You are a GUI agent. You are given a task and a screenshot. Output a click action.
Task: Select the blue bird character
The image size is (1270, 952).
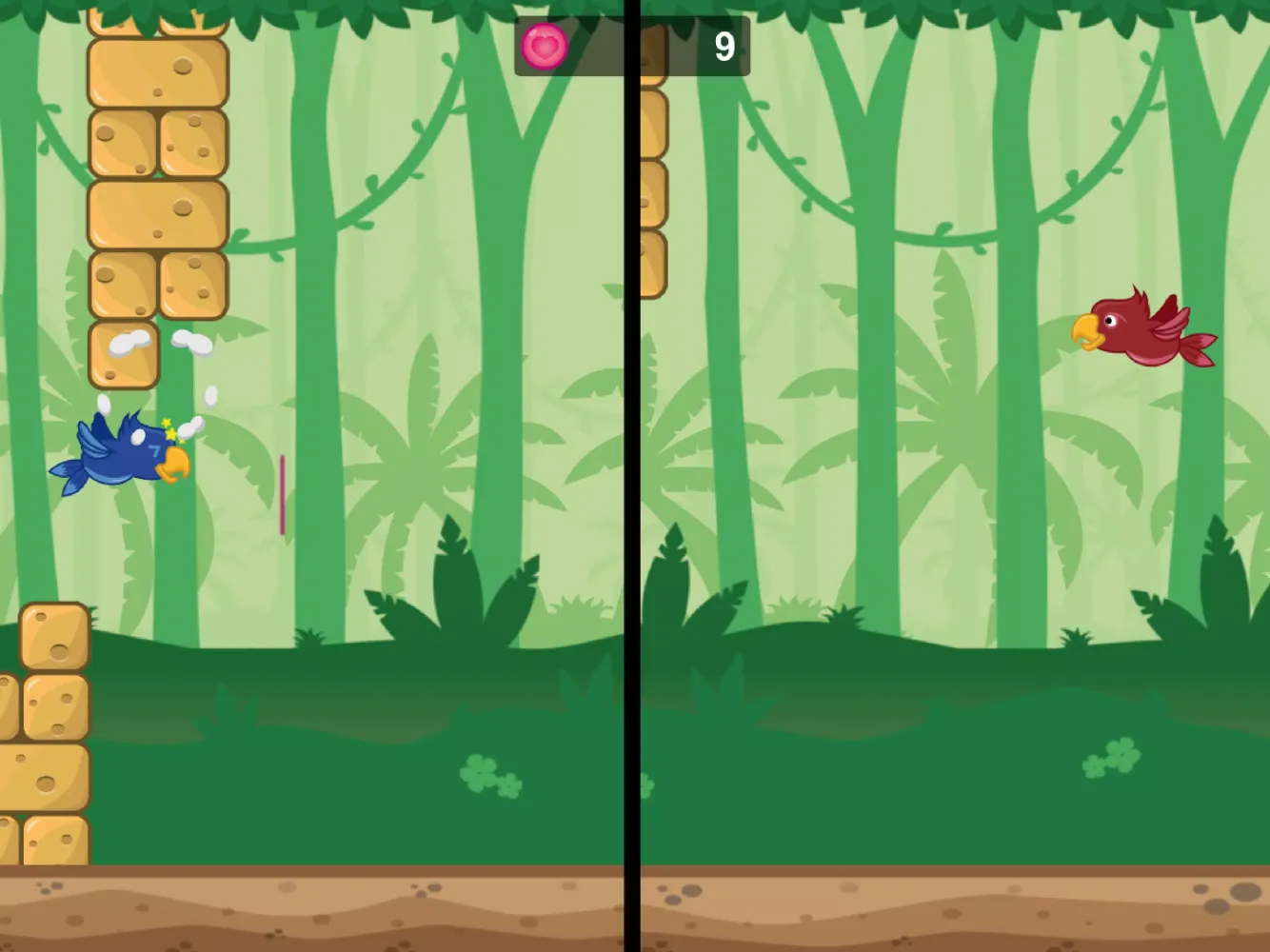coord(119,457)
